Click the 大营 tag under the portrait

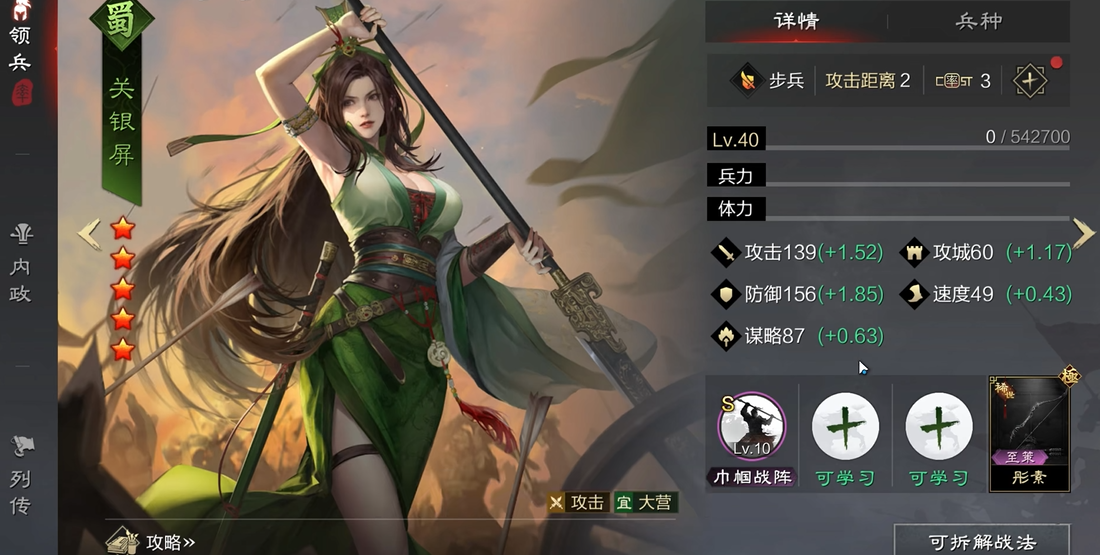pos(644,503)
